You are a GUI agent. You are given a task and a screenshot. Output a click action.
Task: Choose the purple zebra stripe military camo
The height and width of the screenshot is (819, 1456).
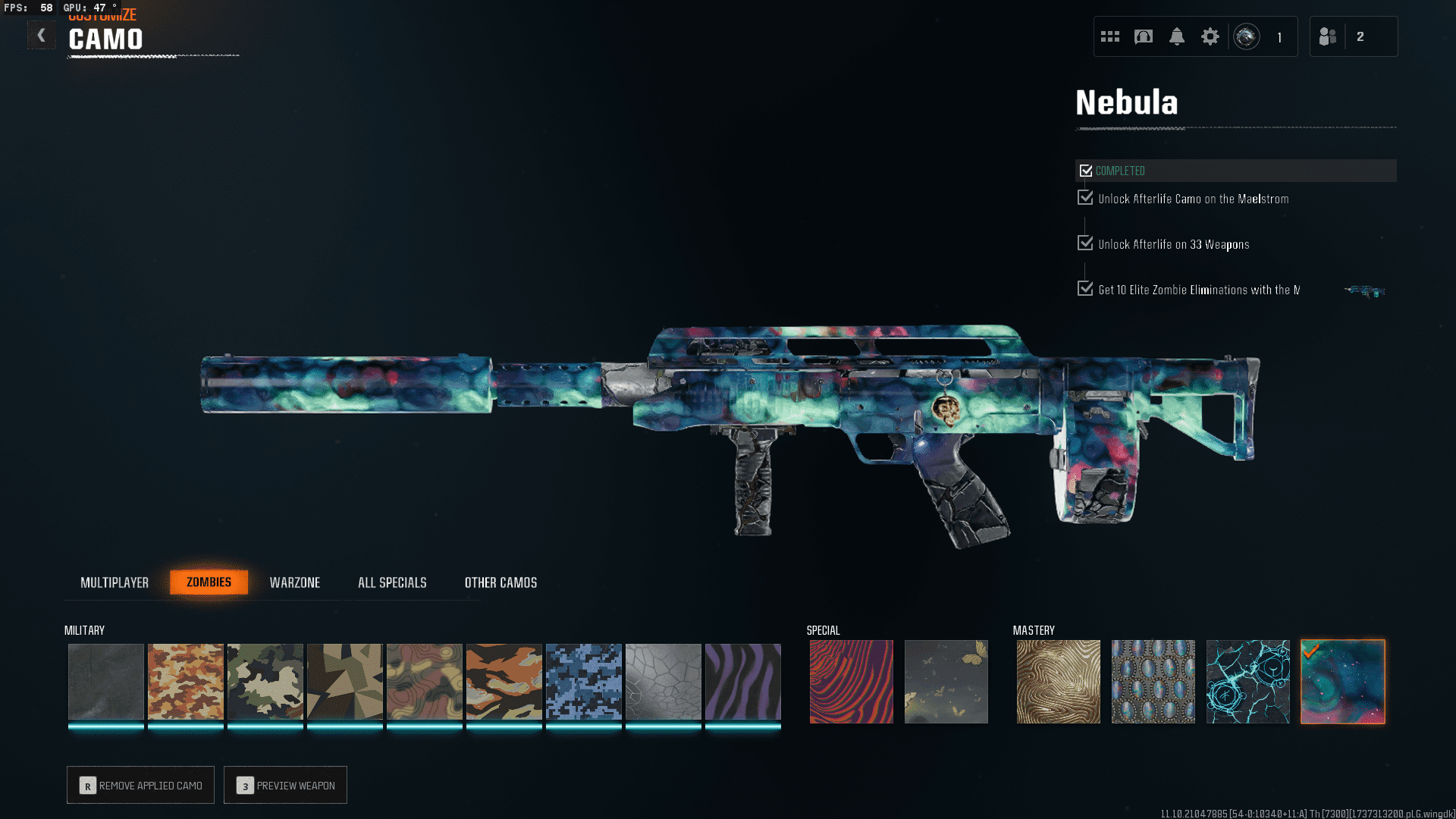[742, 682]
